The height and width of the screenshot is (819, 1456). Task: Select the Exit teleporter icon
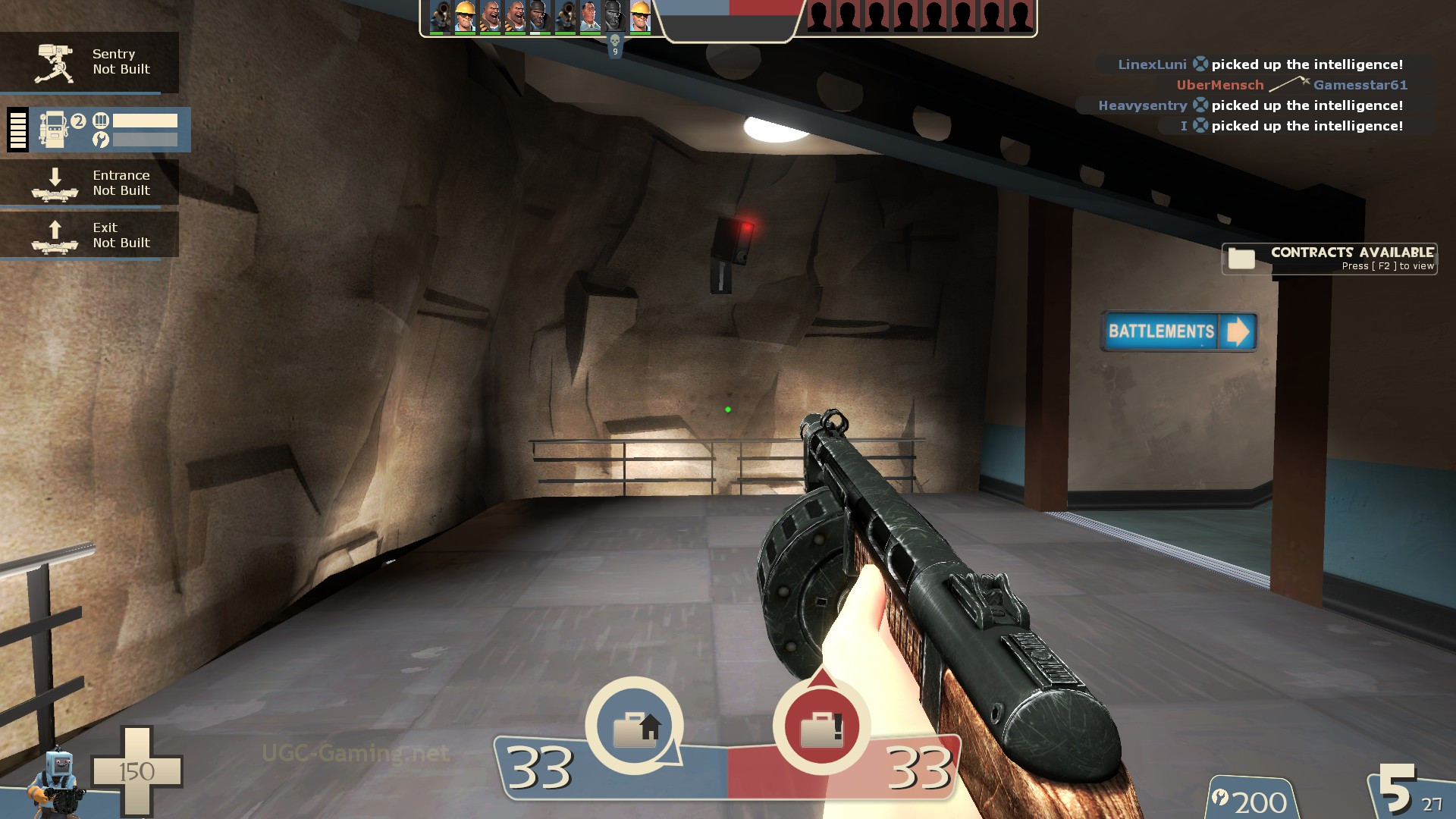53,236
